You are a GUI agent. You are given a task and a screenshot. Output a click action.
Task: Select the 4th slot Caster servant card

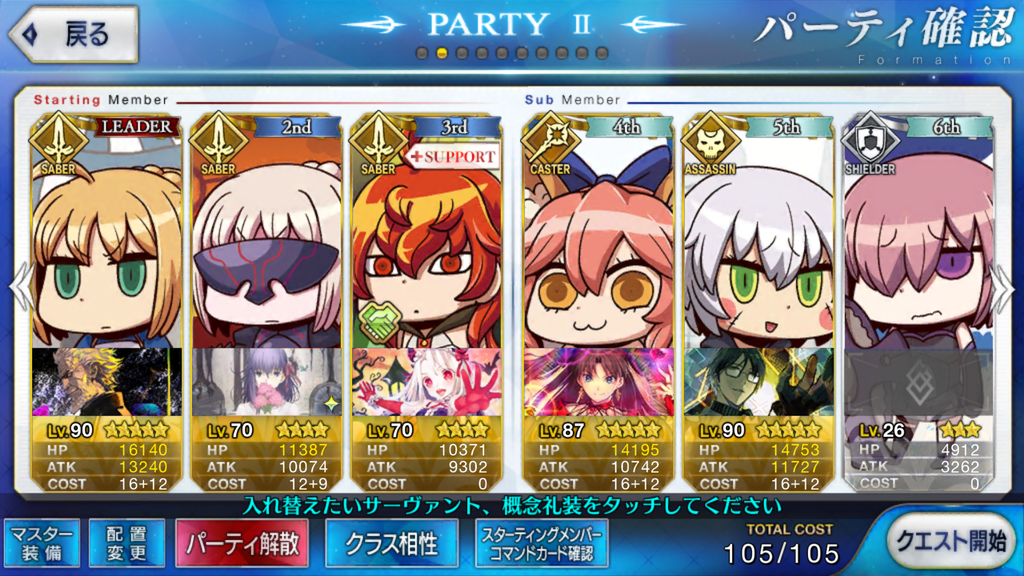point(599,250)
